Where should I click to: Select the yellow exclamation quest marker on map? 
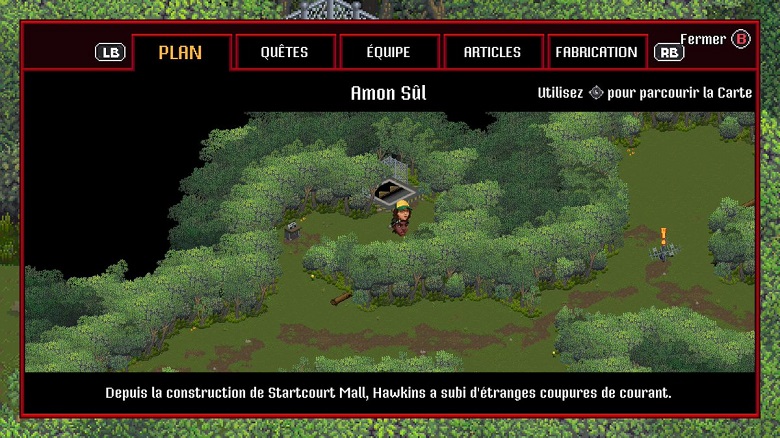click(663, 237)
